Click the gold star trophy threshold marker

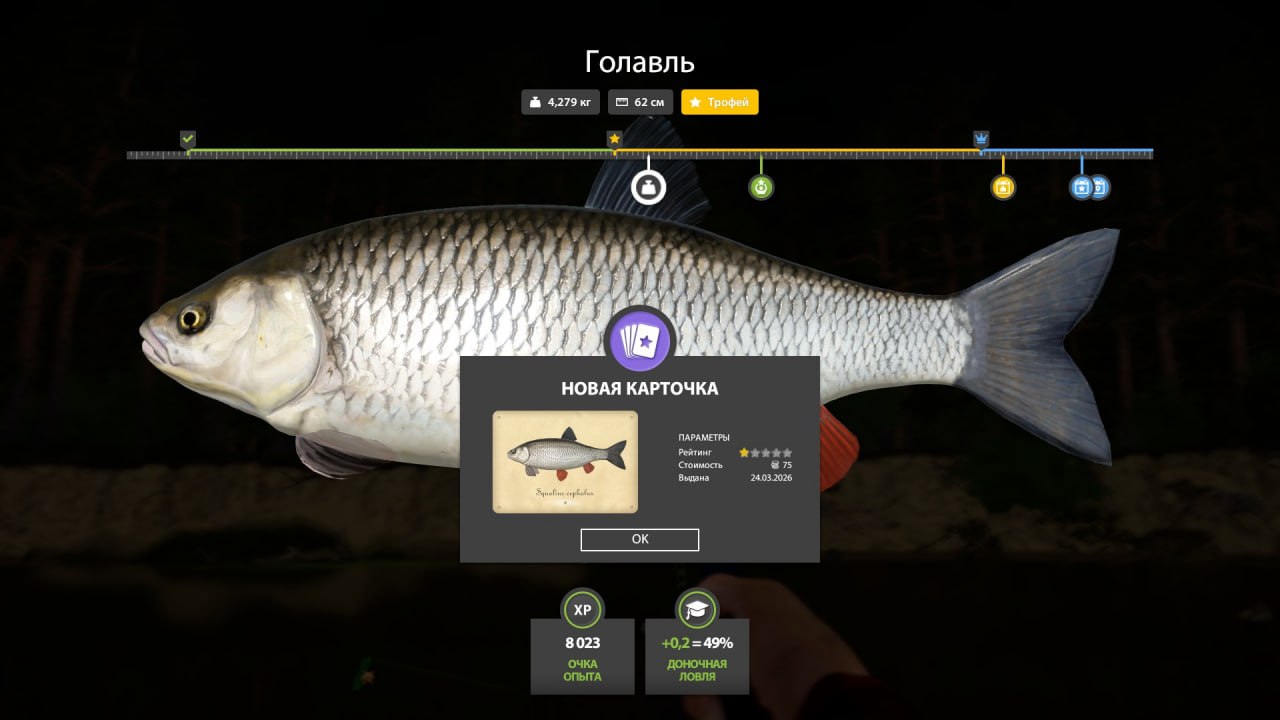(x=614, y=139)
